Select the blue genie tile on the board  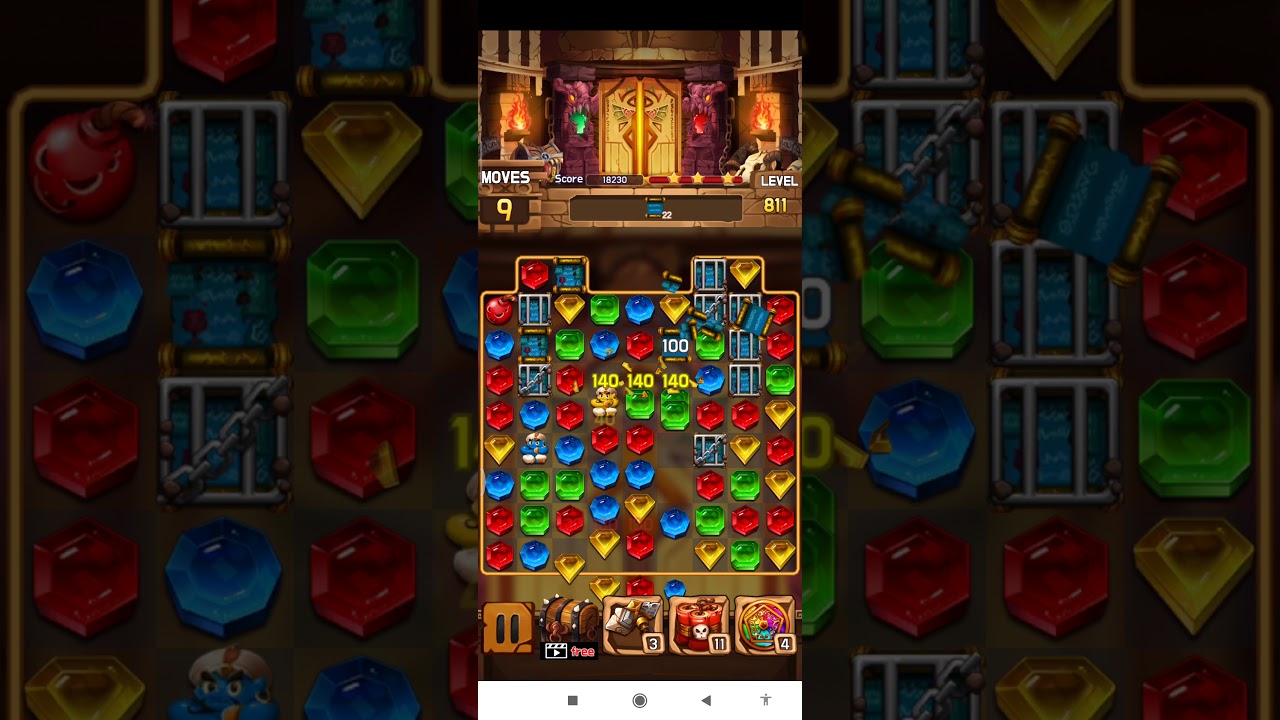click(x=534, y=447)
